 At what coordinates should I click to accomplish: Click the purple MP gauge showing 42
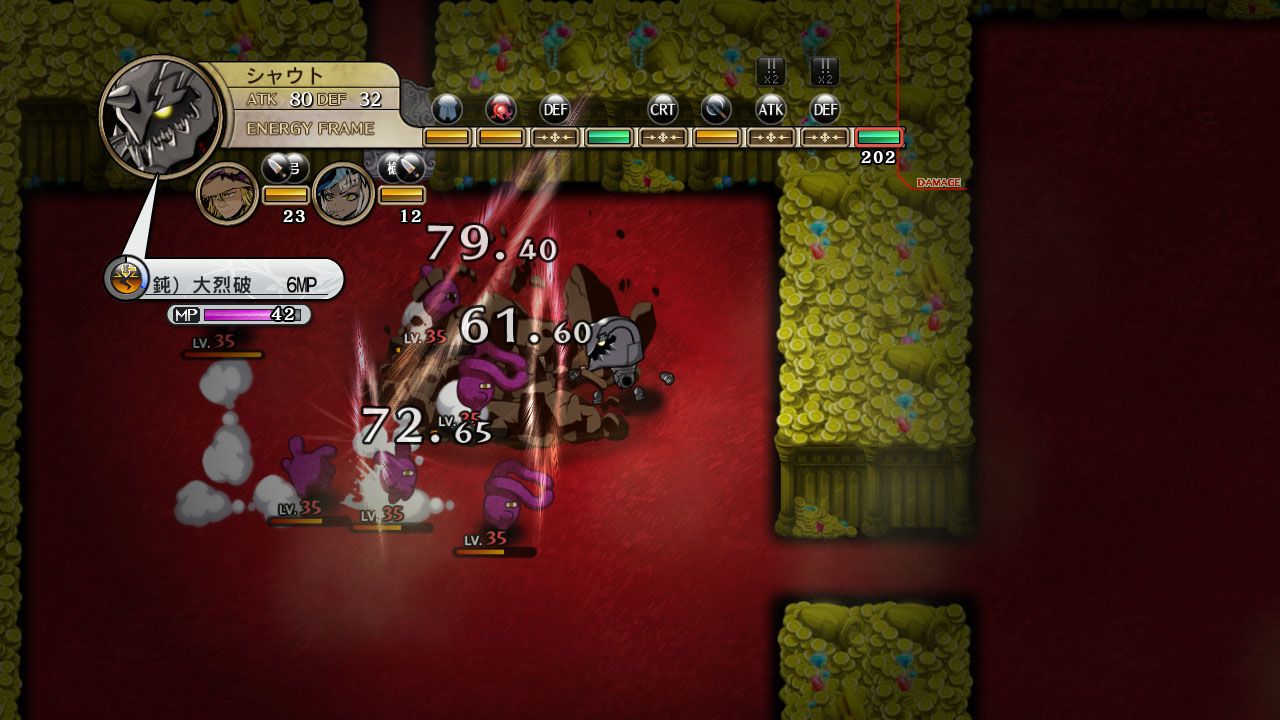(x=239, y=315)
